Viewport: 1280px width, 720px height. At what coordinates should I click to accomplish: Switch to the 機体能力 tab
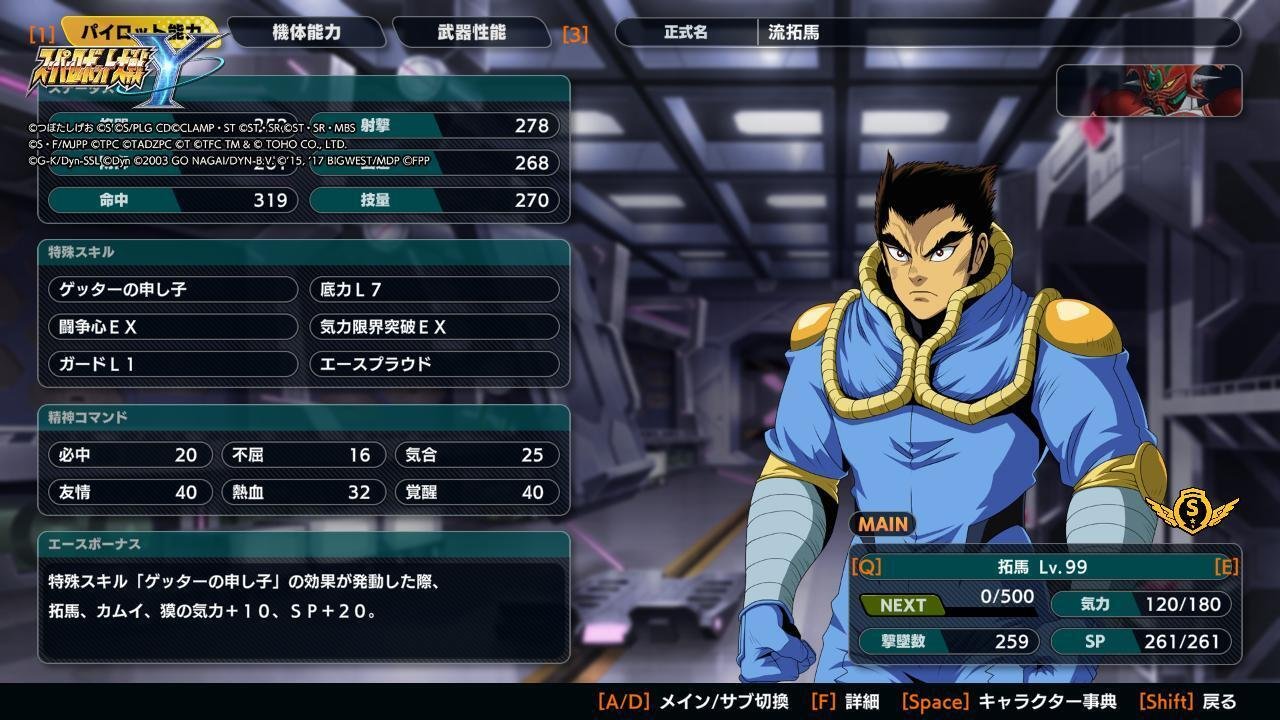click(x=306, y=32)
